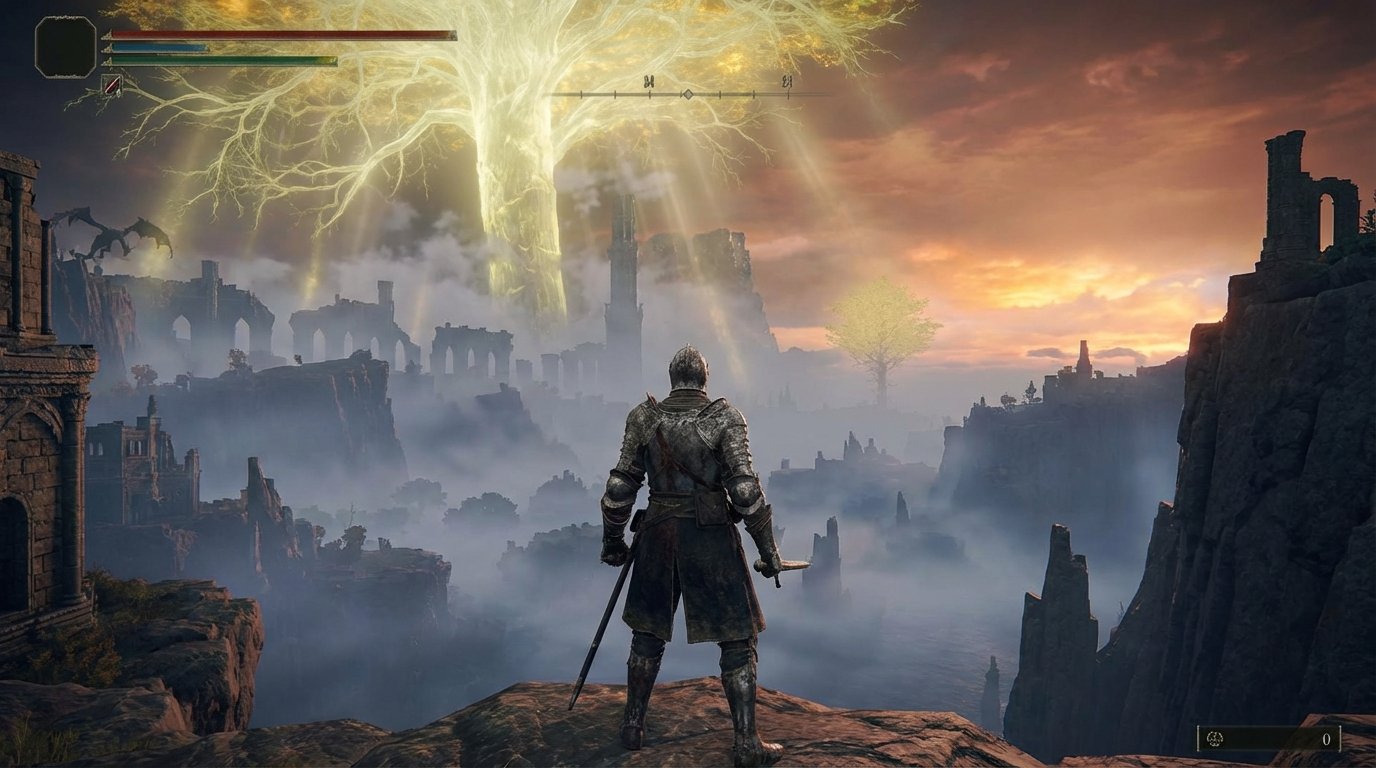1376x768 pixels.
Task: Select the rune currency icon
Action: point(1215,738)
